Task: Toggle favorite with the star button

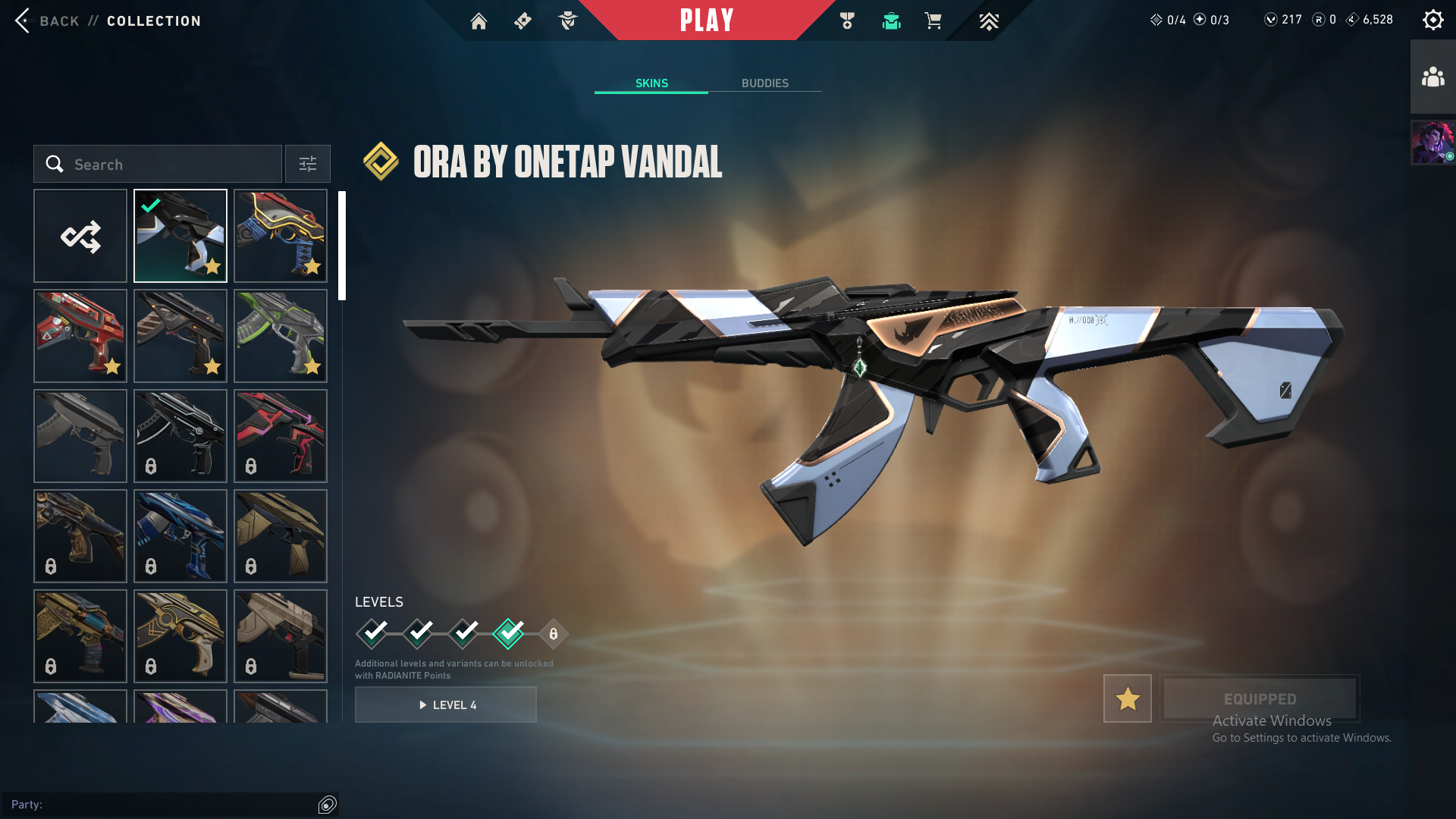Action: point(1127,698)
